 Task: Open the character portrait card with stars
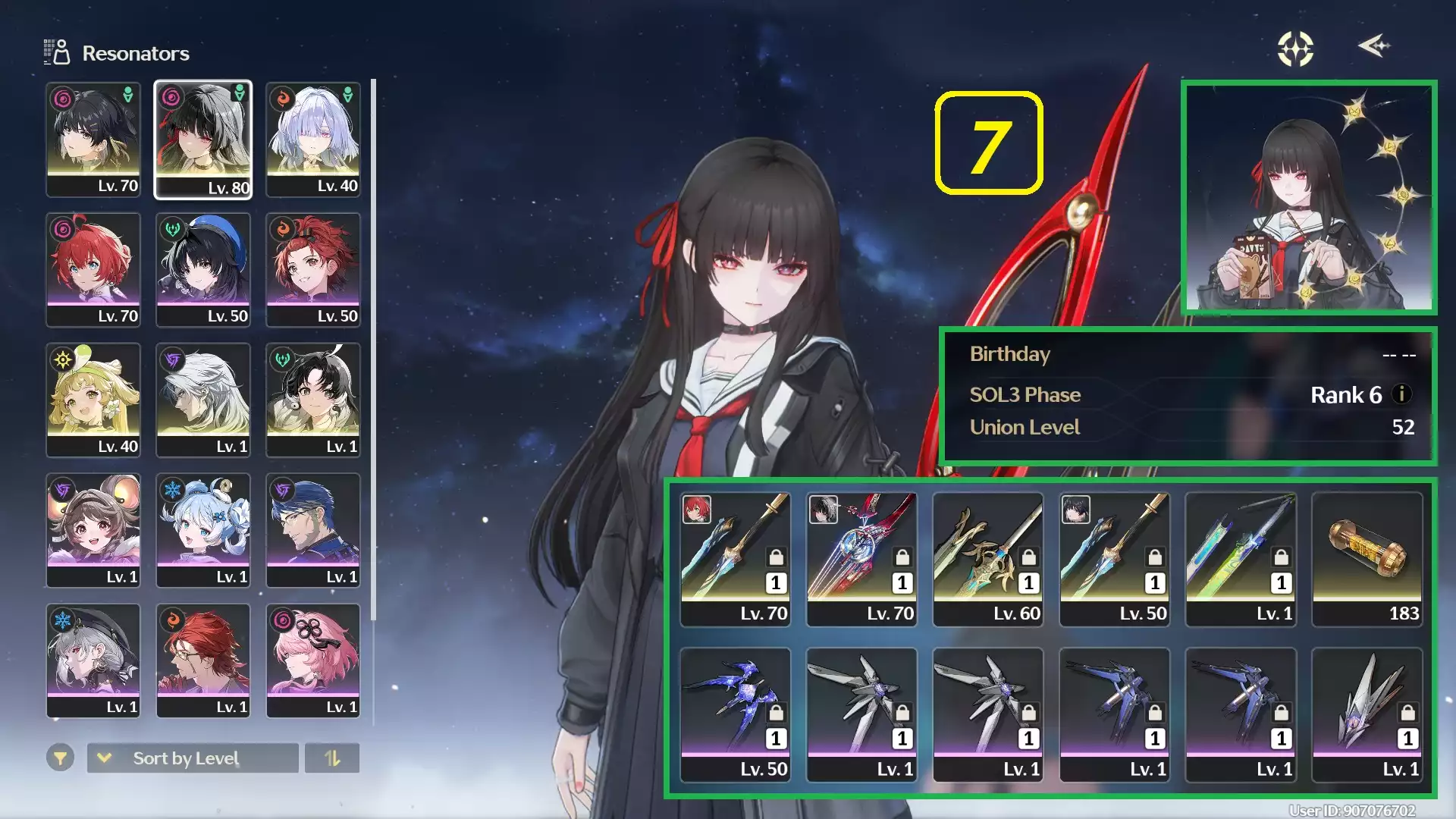tap(1309, 197)
